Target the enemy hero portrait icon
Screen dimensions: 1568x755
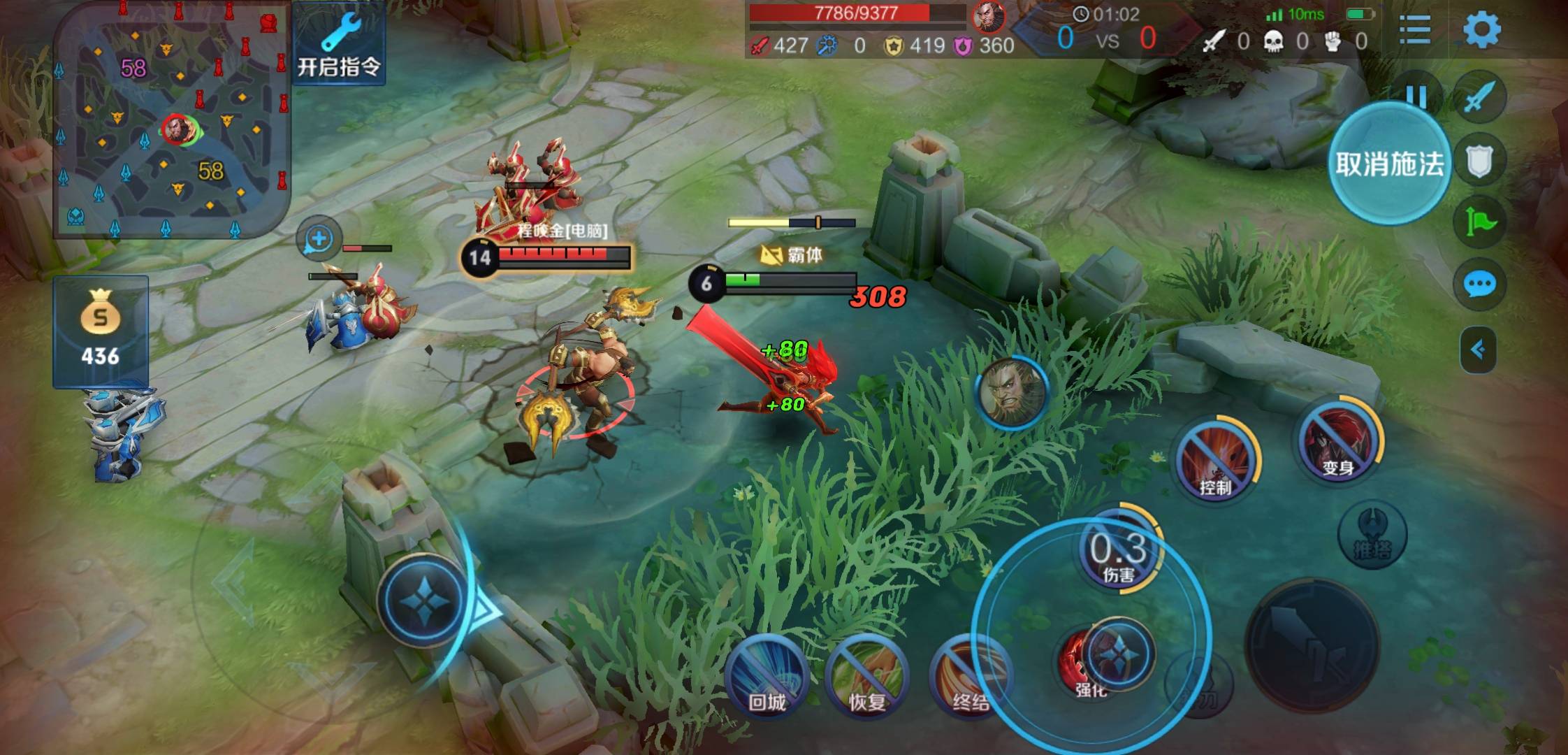click(x=1011, y=391)
